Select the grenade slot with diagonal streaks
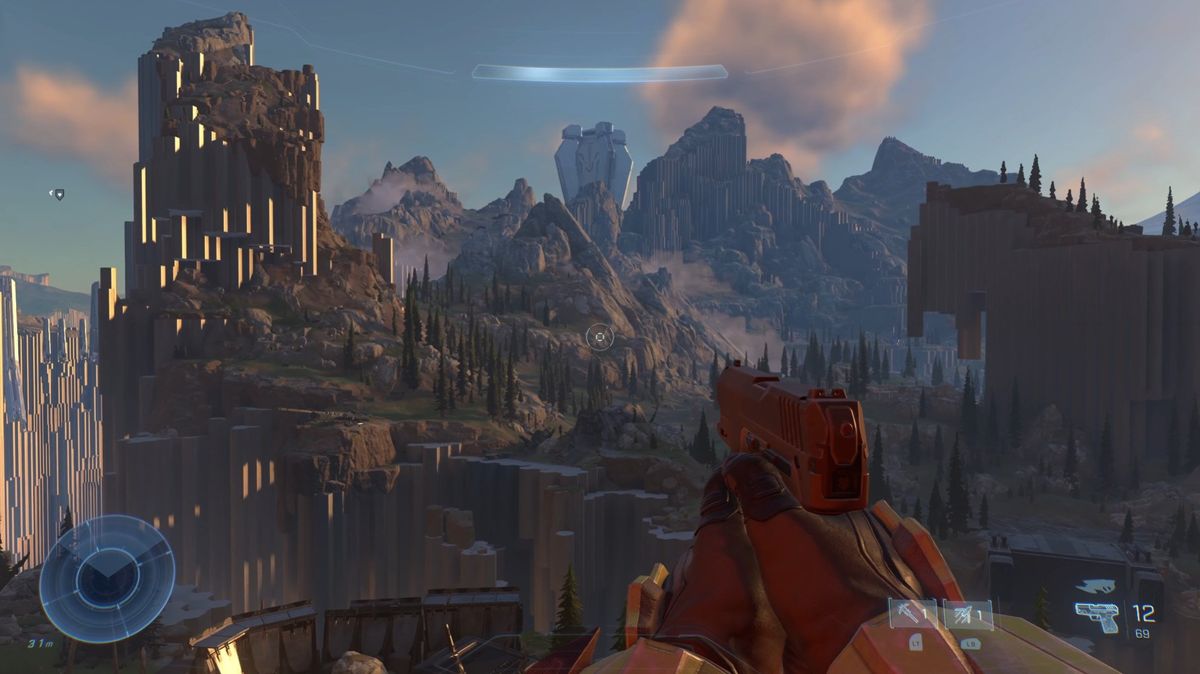The image size is (1200, 674). click(x=968, y=614)
